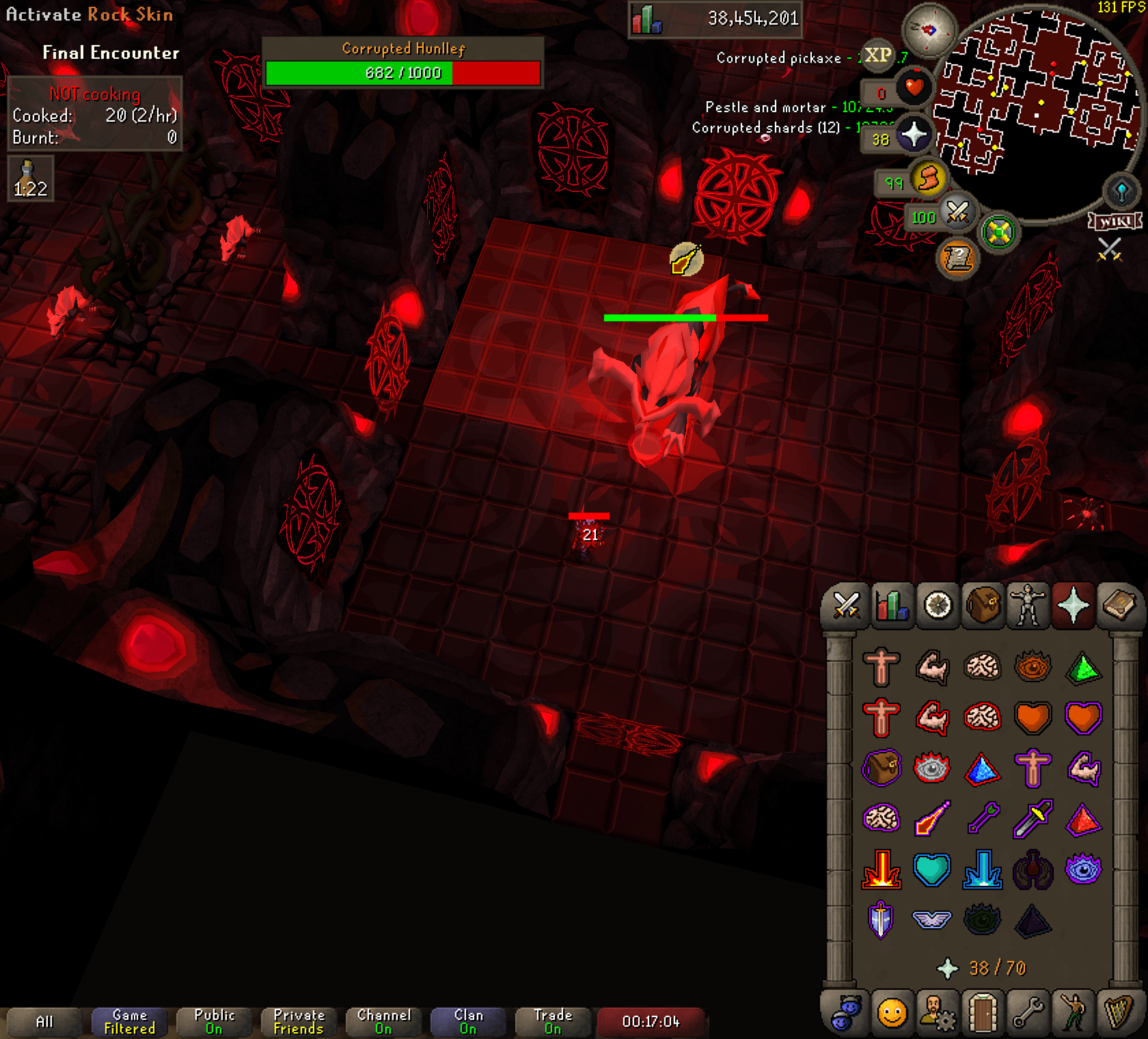Open the Inventory backpack tab
Viewport: 1148px width, 1039px height.
click(x=983, y=606)
